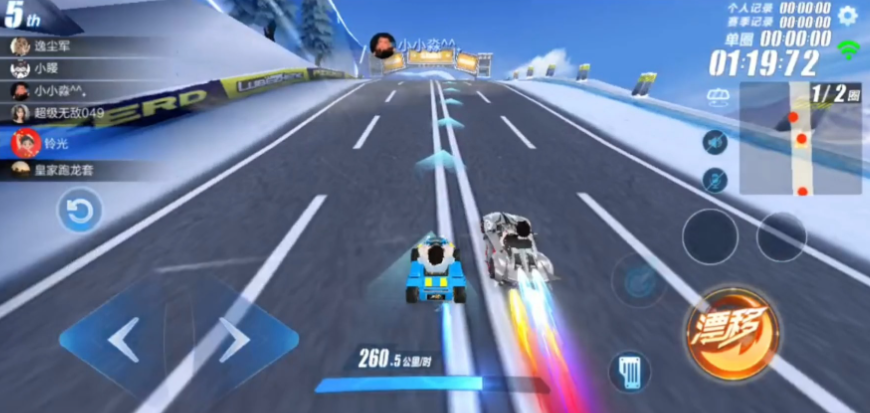870x413 pixels.
Task: Toggle the speaker mute icon
Action: pos(715,142)
